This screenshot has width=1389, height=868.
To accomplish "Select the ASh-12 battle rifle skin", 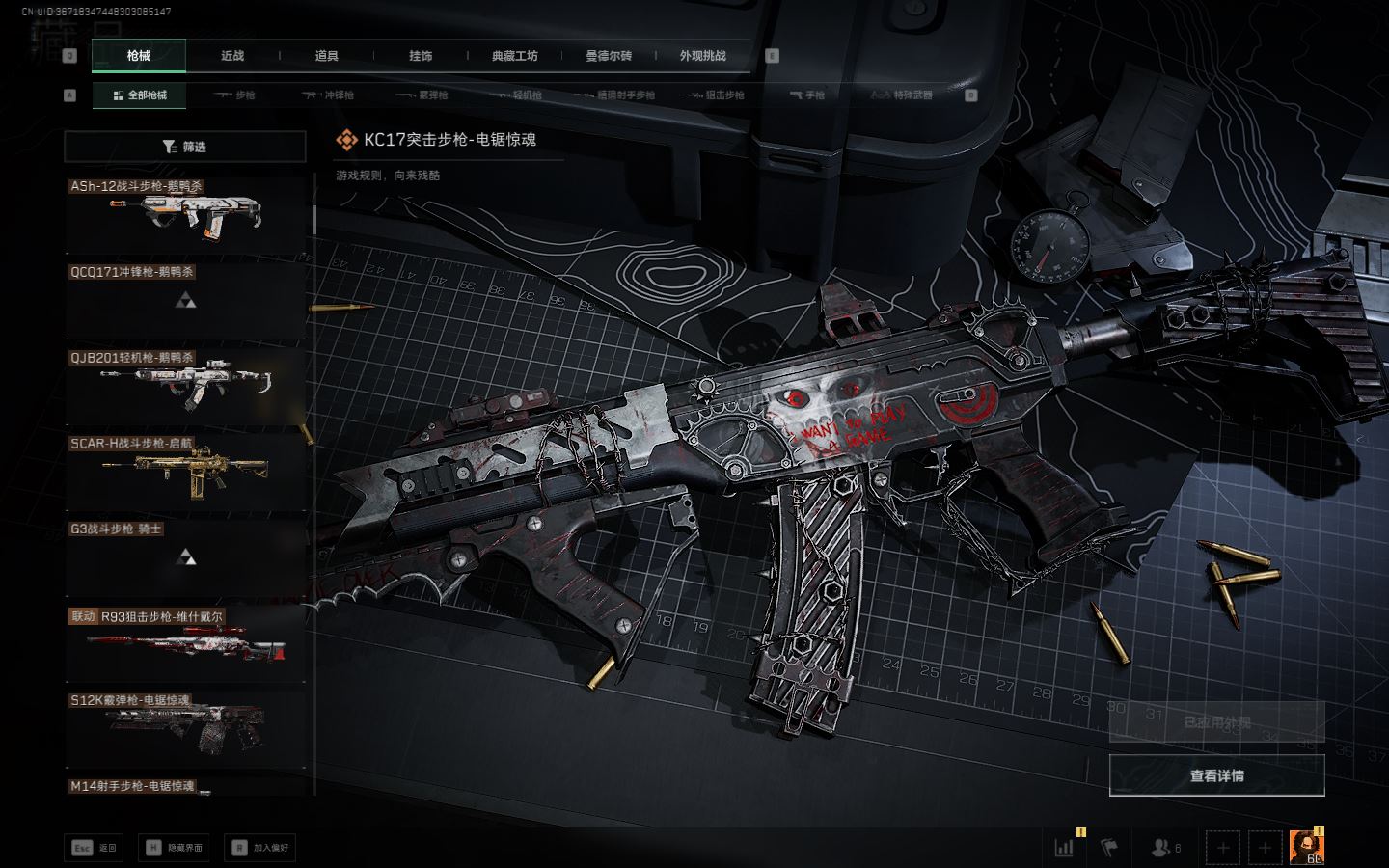I will (x=185, y=214).
